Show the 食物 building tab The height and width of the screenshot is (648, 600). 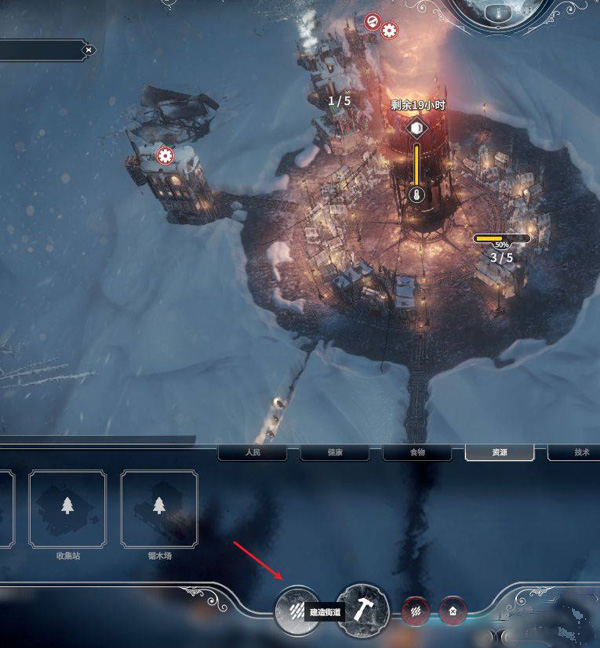[x=416, y=453]
